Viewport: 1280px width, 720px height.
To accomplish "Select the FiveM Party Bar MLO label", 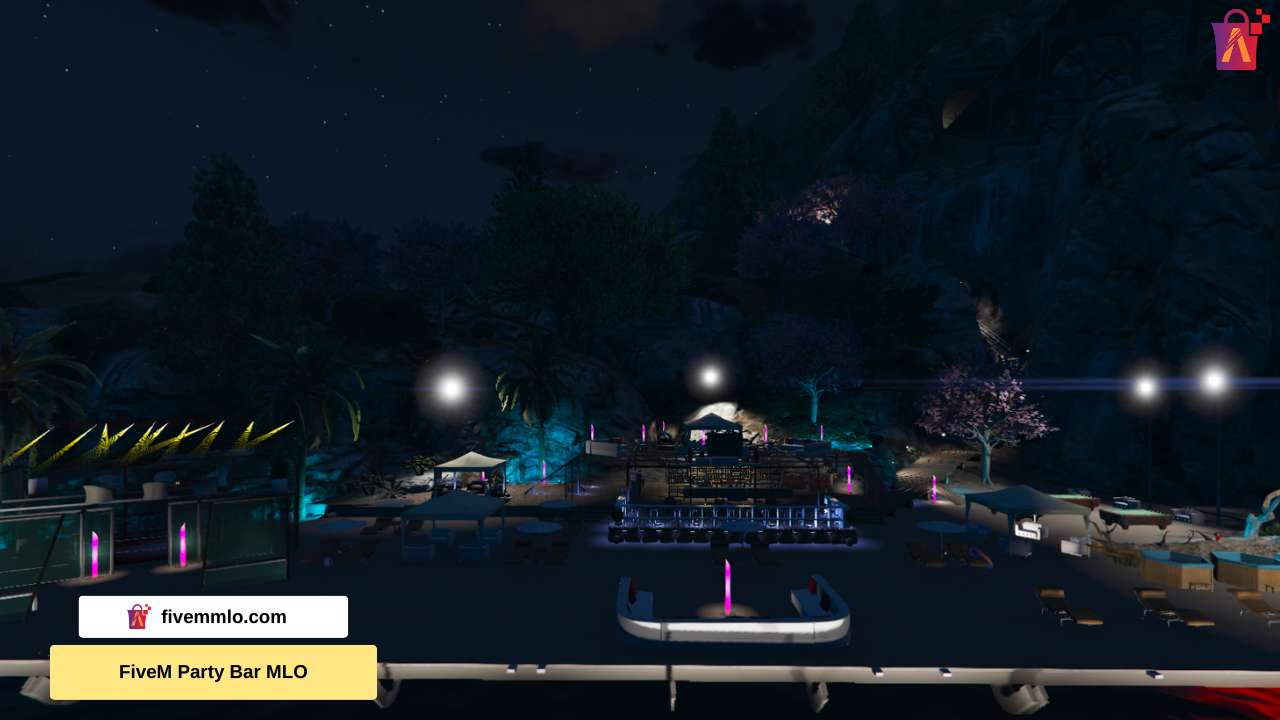I will pyautogui.click(x=213, y=672).
